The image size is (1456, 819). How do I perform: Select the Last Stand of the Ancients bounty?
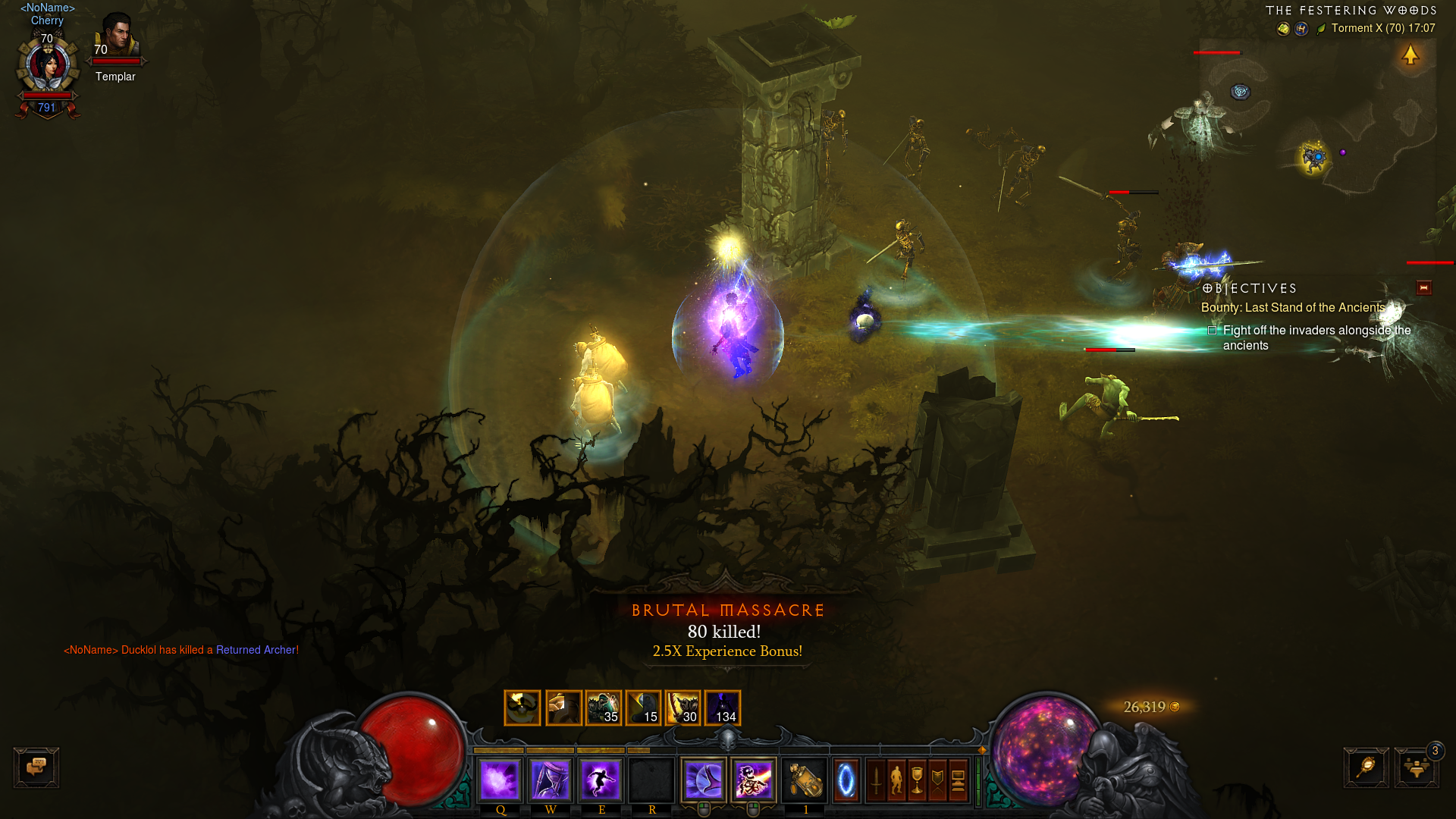point(1292,308)
